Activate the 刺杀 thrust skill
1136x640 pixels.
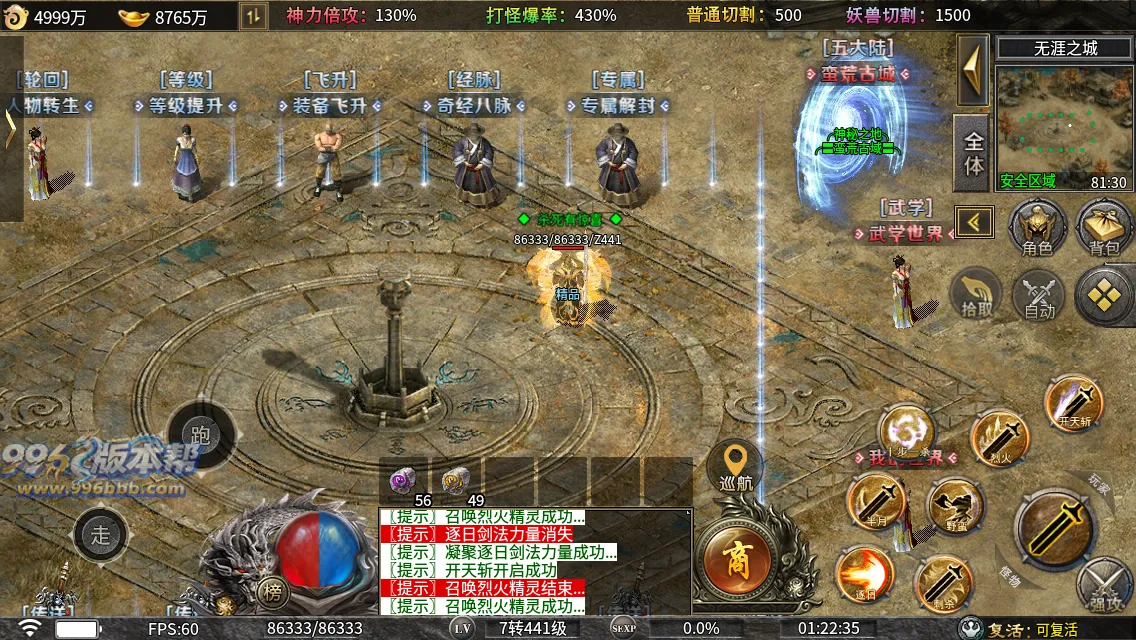click(x=942, y=584)
